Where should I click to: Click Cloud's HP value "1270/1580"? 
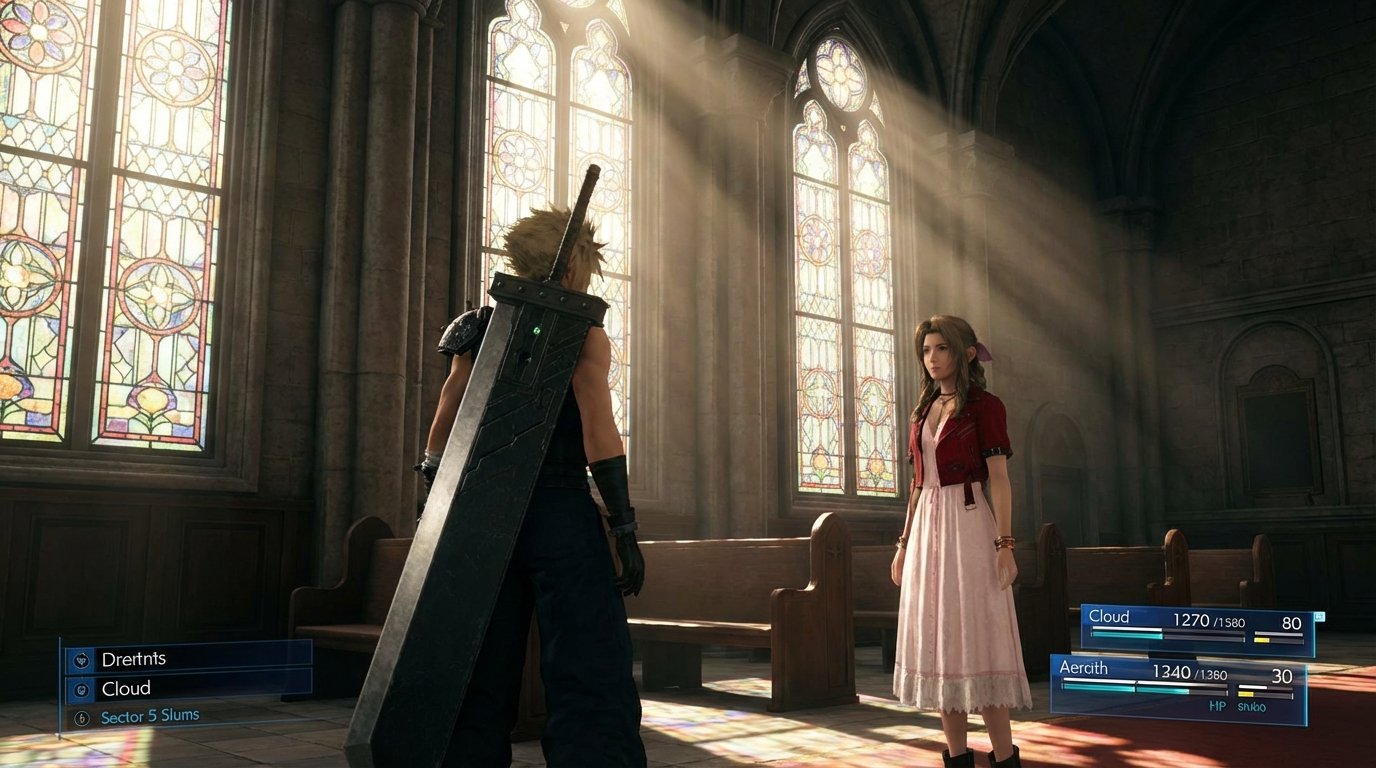1208,621
